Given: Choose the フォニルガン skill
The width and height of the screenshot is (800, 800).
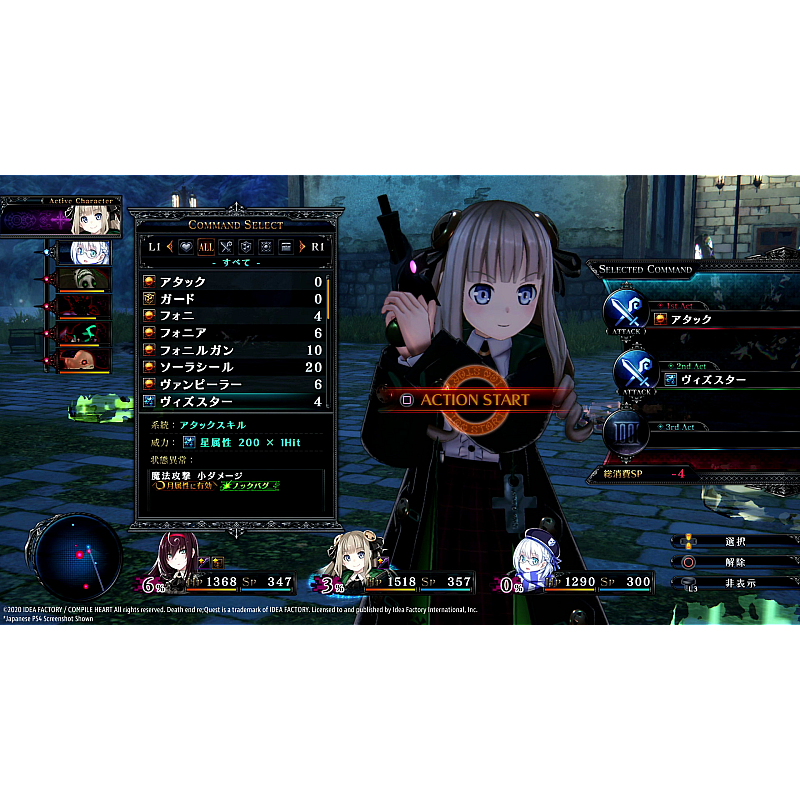Looking at the screenshot, I should [x=232, y=350].
